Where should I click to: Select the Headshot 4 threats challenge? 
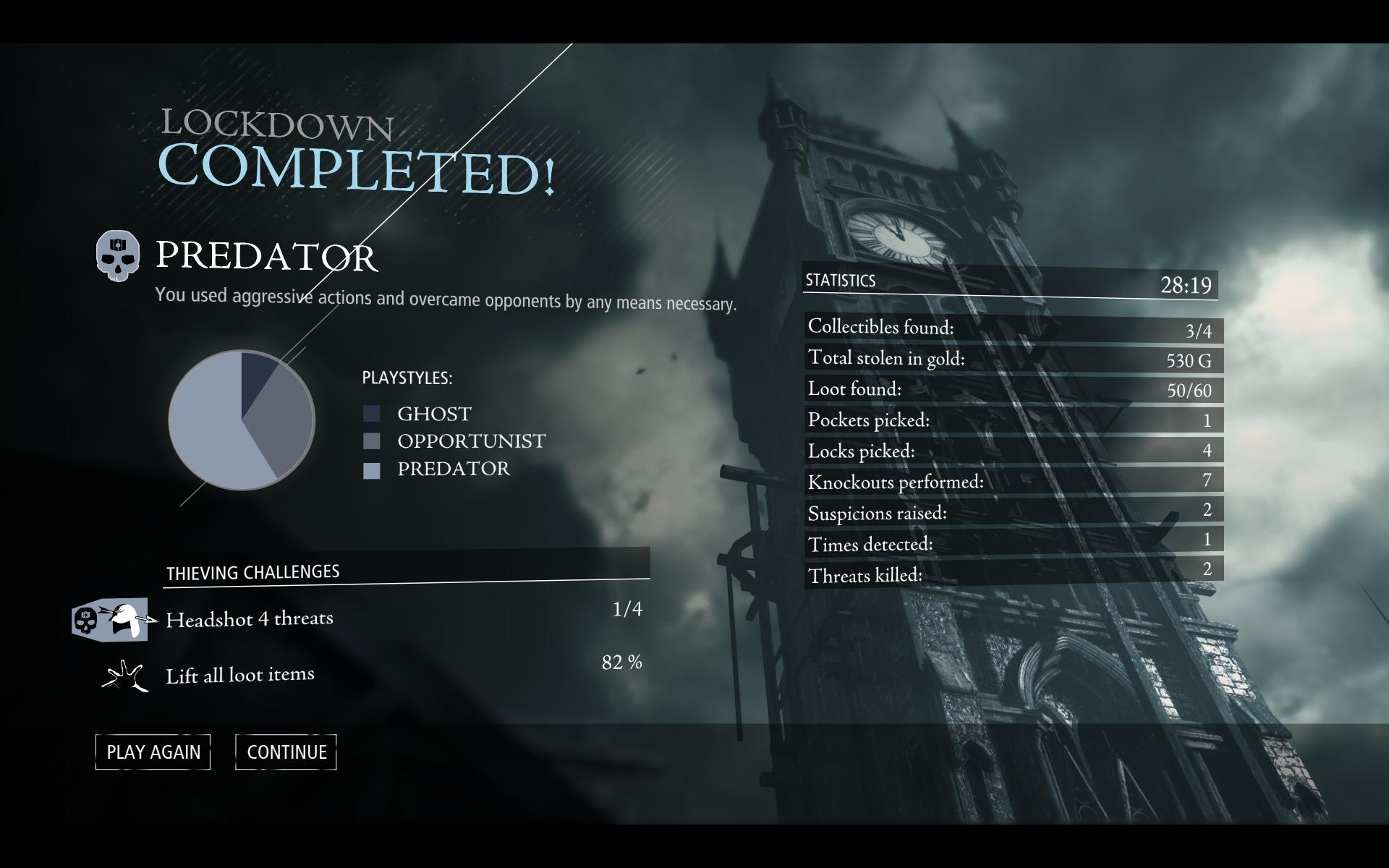250,619
